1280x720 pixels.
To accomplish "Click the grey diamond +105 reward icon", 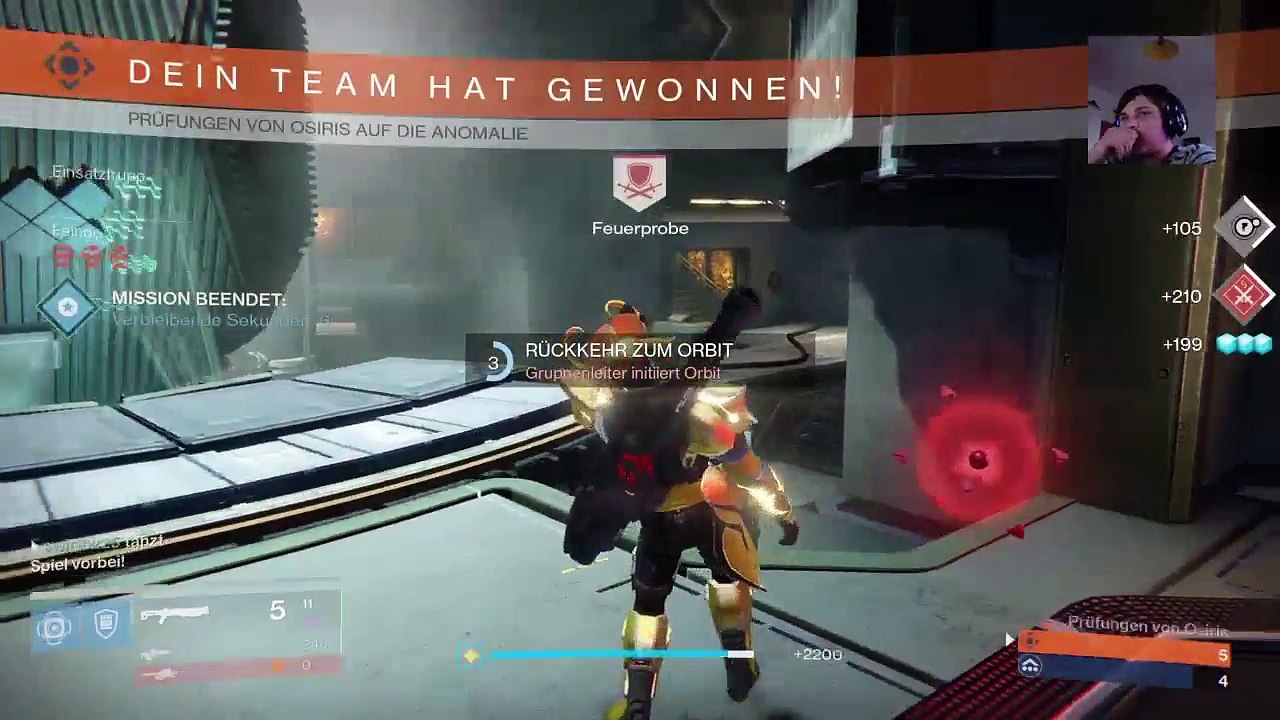I will point(1243,228).
